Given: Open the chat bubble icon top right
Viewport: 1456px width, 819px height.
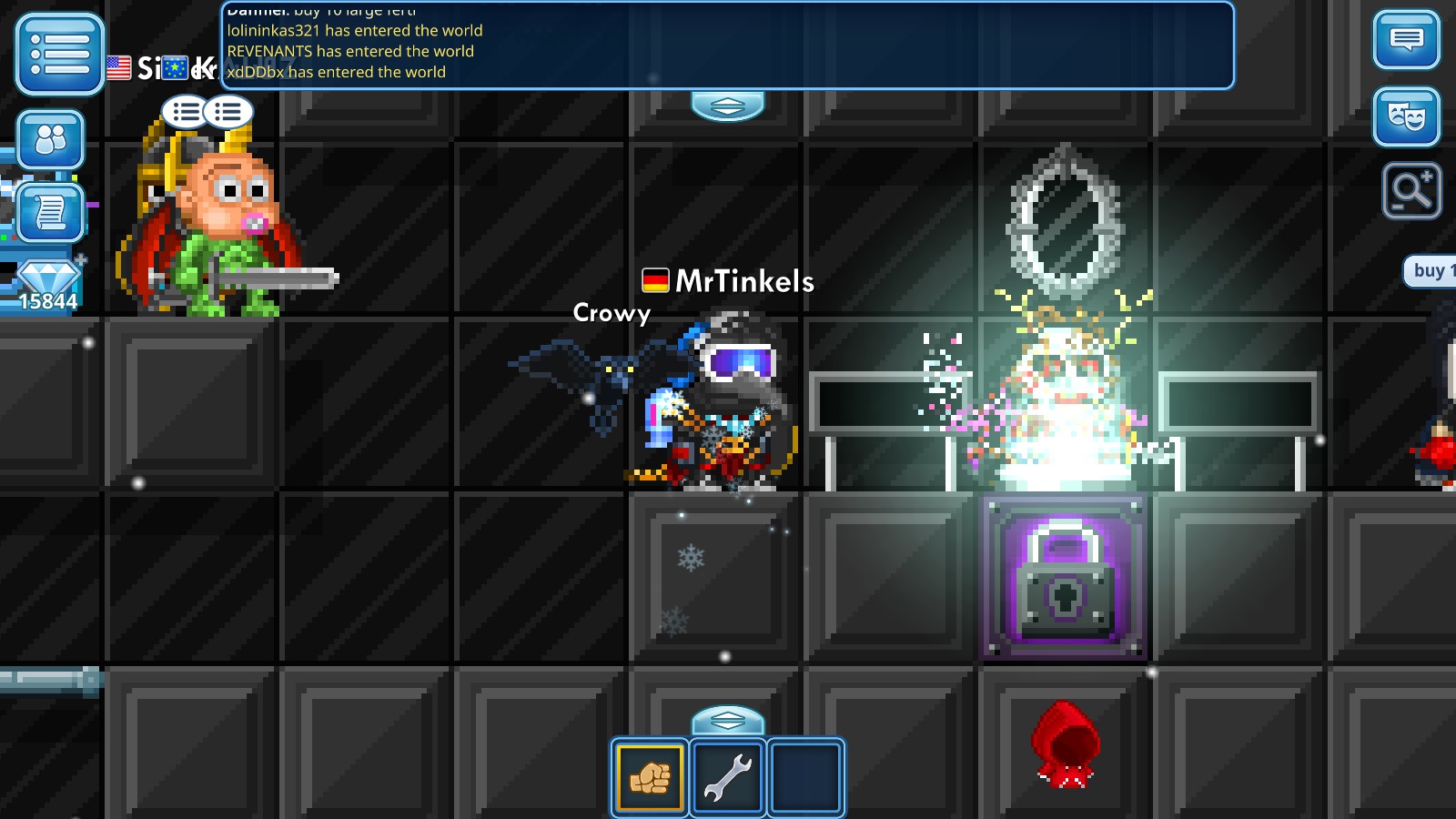Looking at the screenshot, I should coord(1406,40).
